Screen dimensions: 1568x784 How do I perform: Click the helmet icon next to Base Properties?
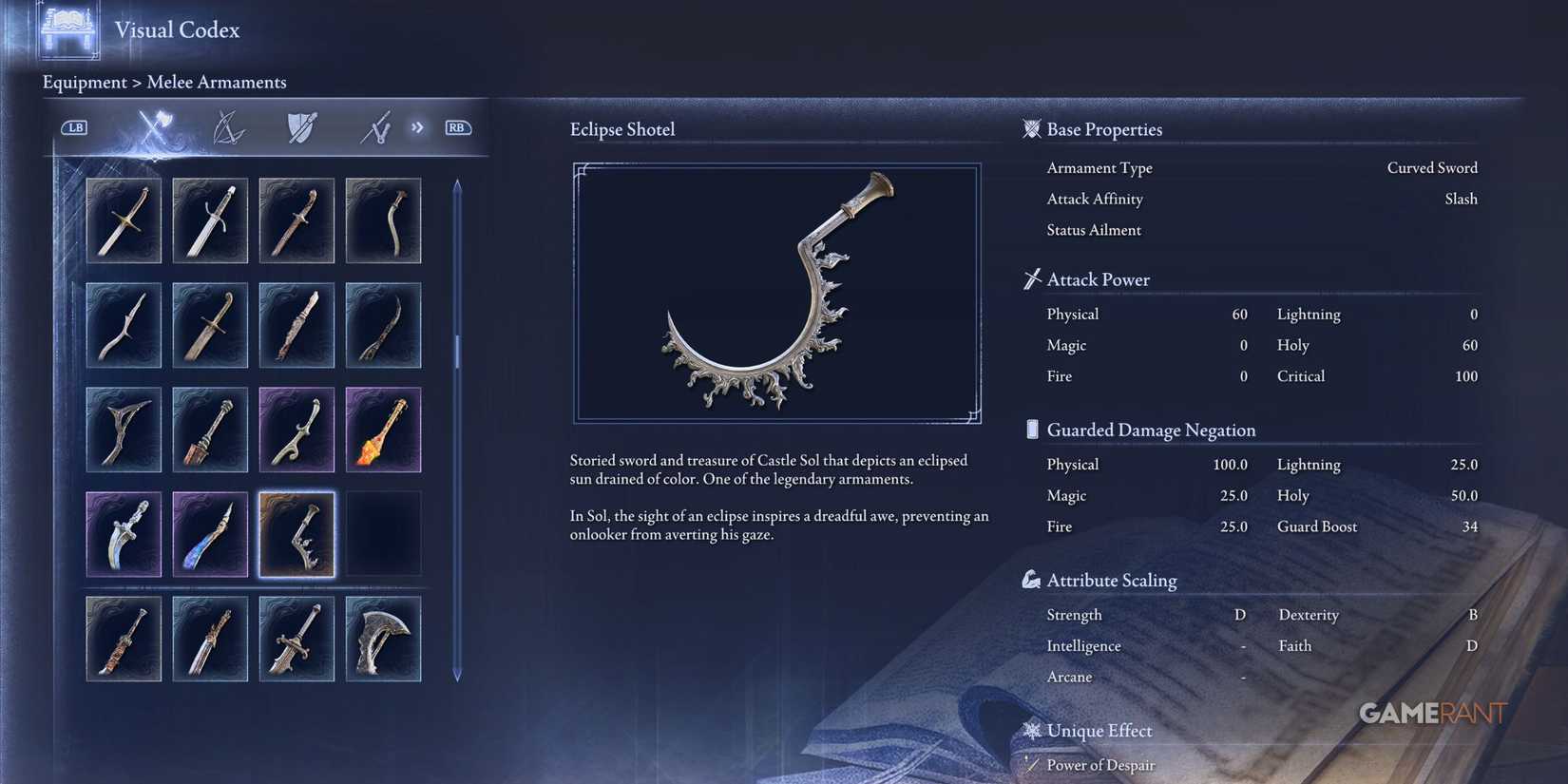[1031, 128]
